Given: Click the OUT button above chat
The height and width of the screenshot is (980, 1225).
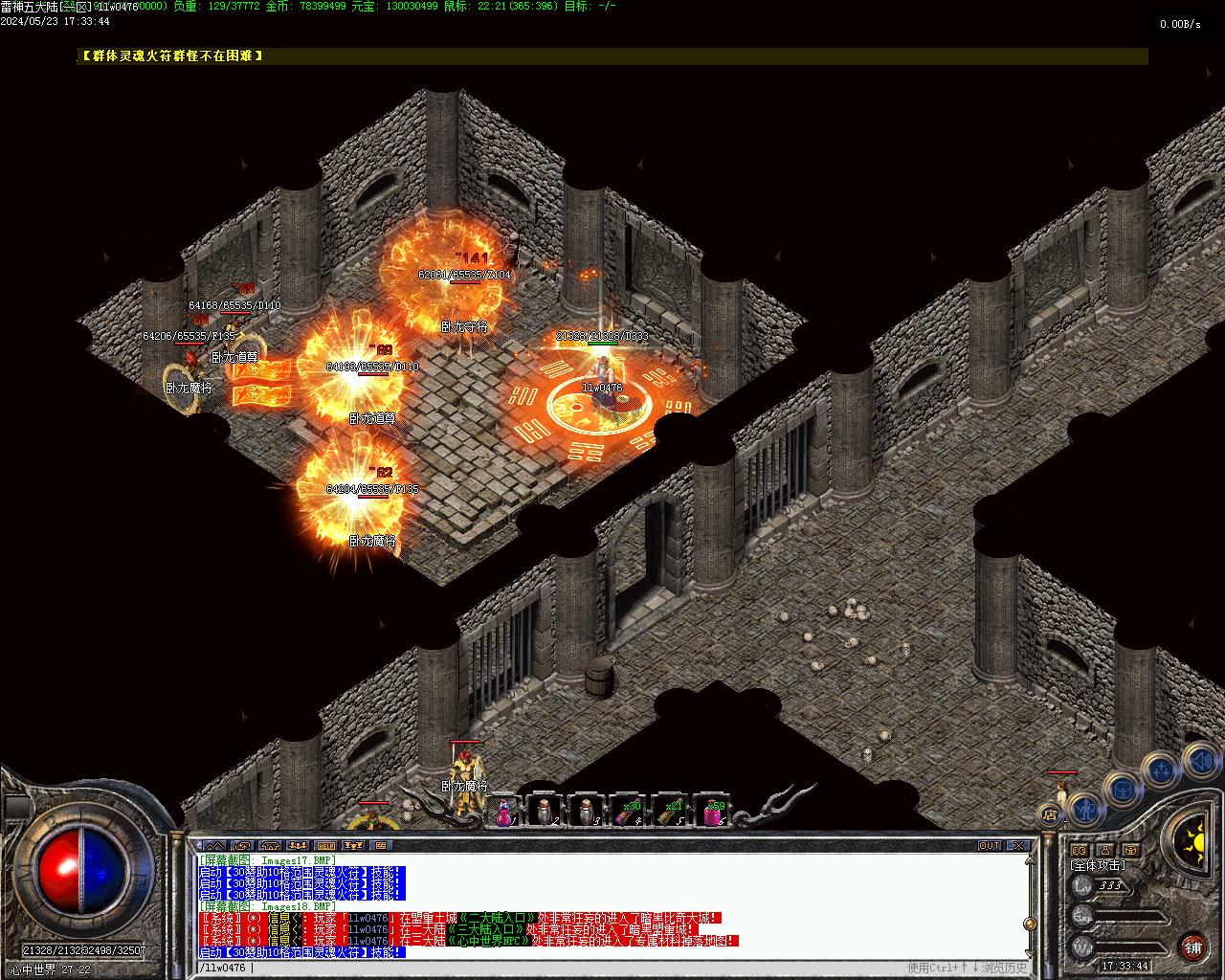Looking at the screenshot, I should [x=989, y=846].
